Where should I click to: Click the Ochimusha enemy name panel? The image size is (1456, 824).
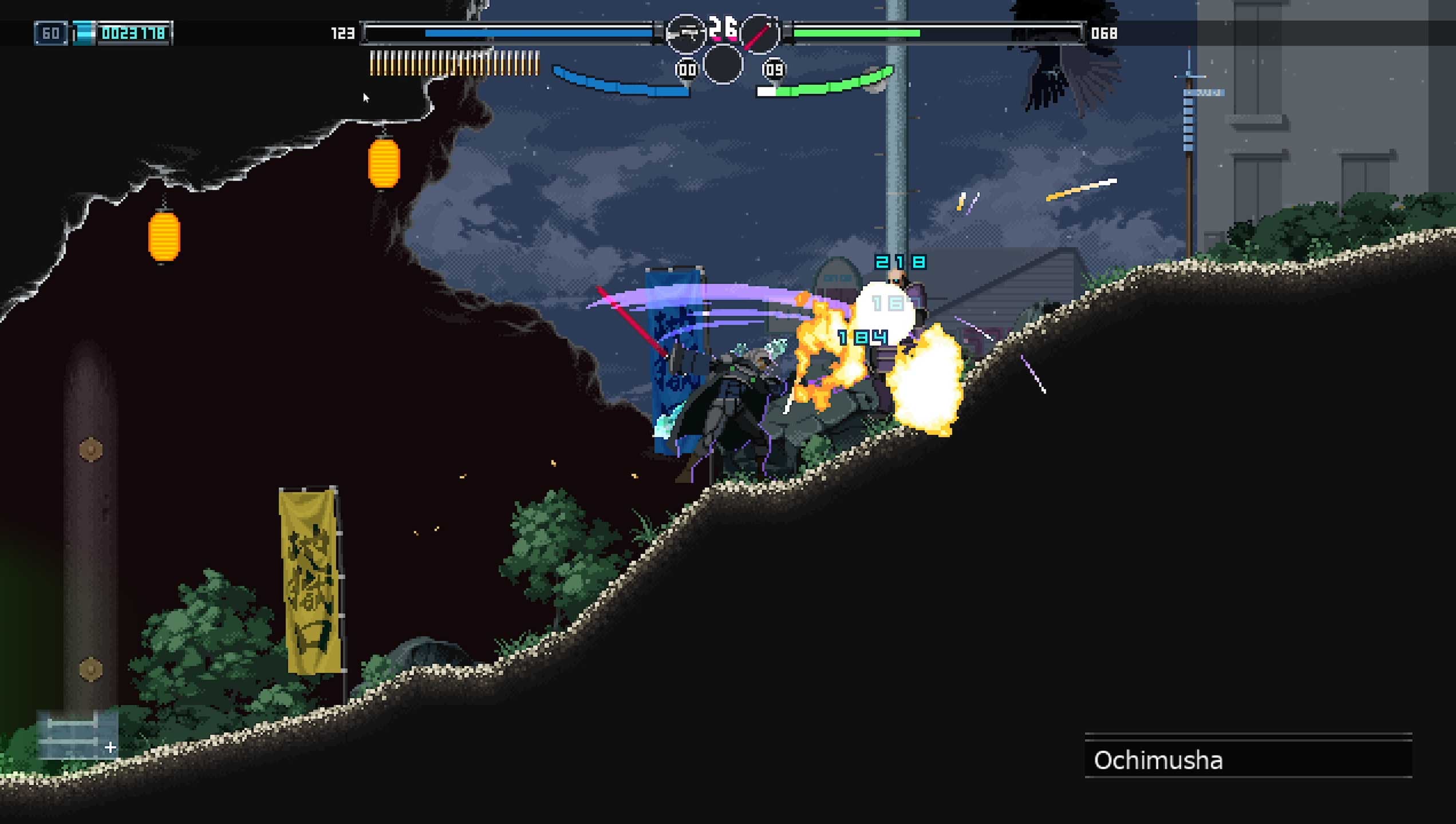click(x=1248, y=759)
